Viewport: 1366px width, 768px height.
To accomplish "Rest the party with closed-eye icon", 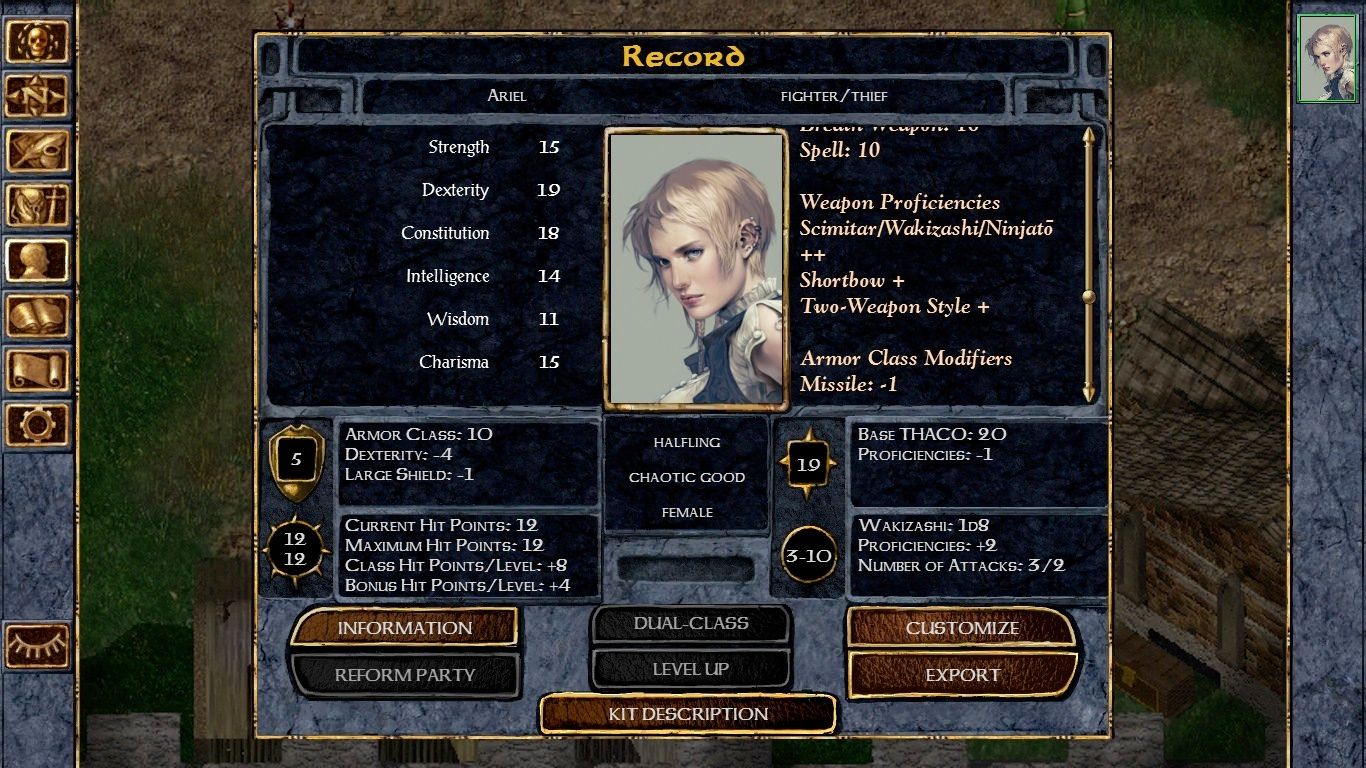I will (38, 646).
